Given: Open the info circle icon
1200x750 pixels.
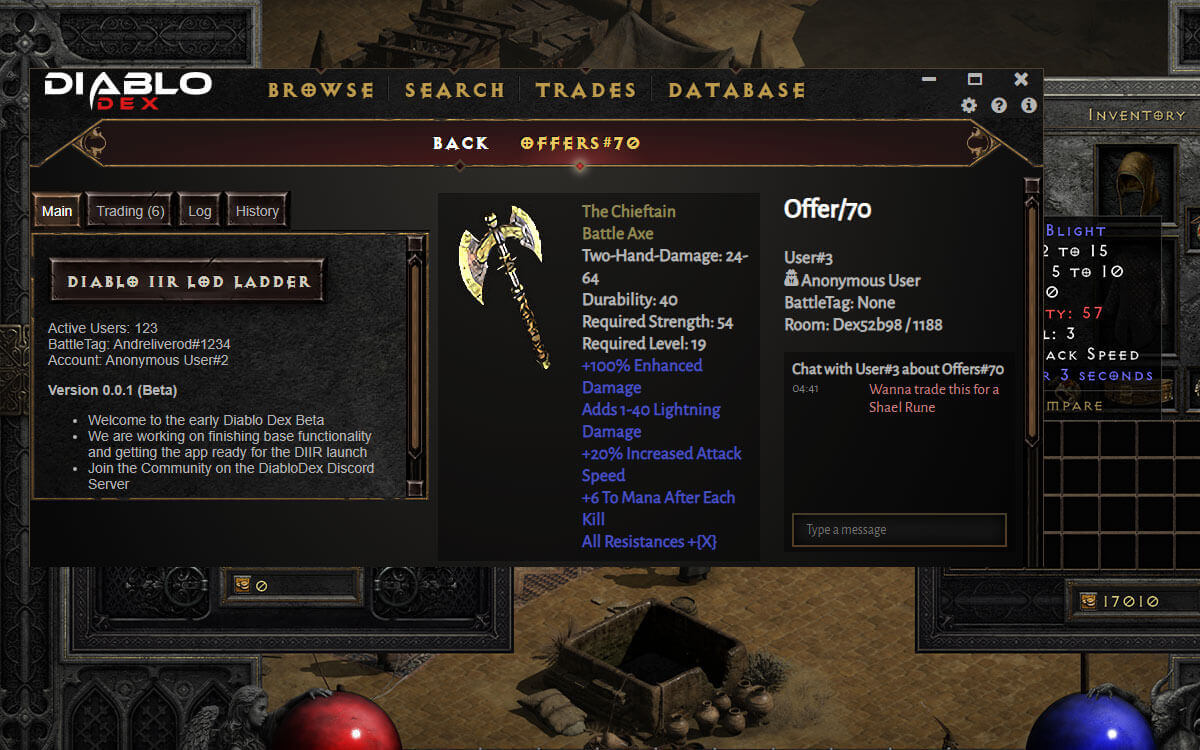Looking at the screenshot, I should click(1028, 105).
